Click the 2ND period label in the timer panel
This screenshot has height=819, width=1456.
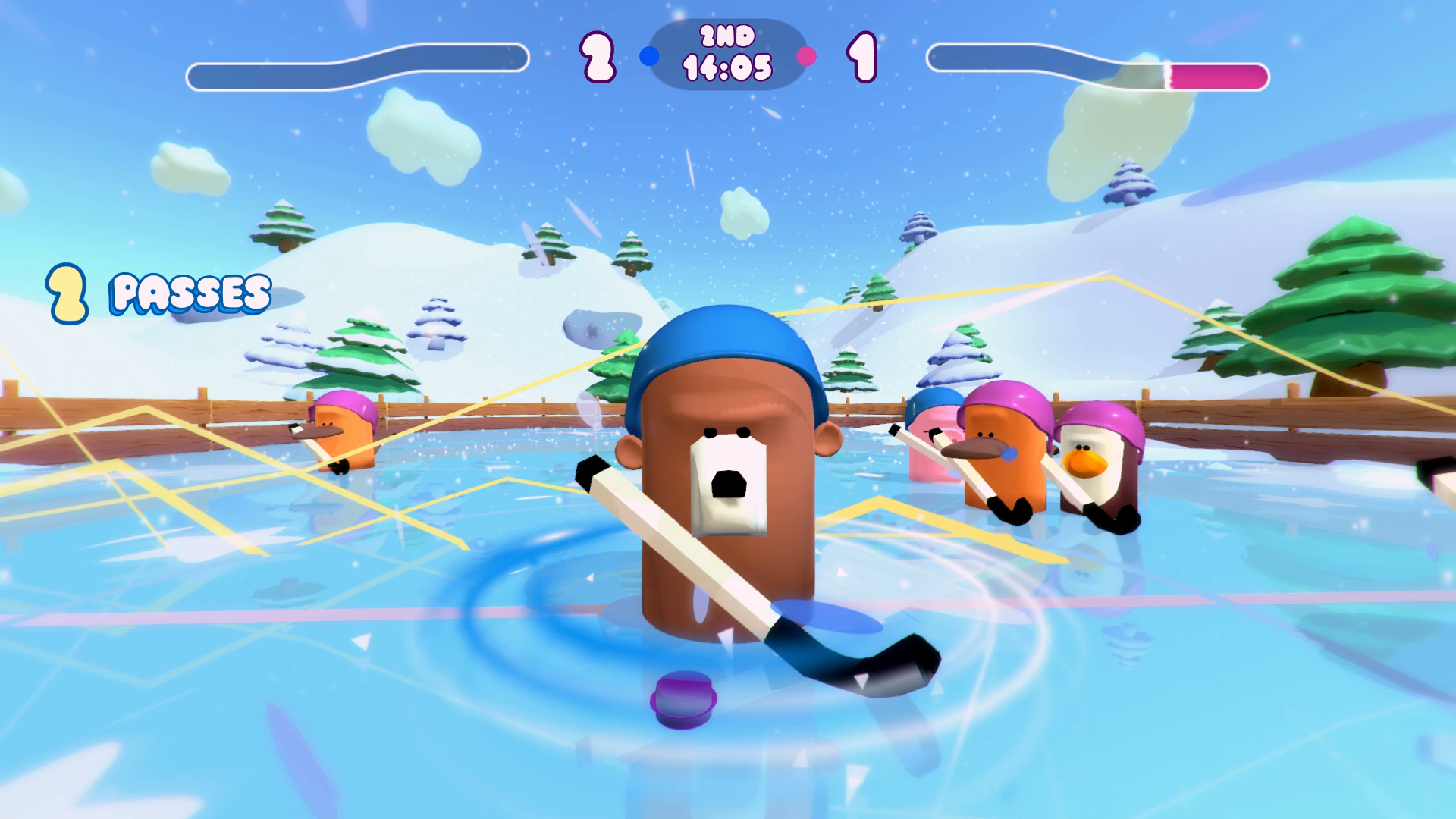click(726, 35)
